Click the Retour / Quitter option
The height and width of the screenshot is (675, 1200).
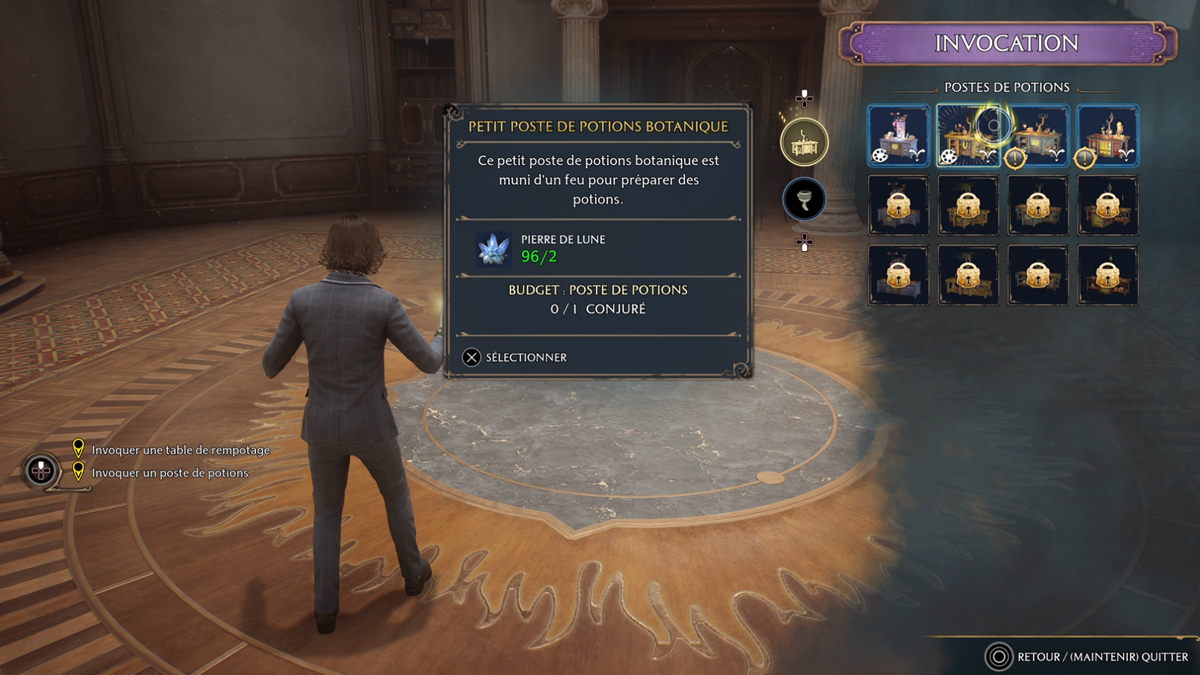[x=1088, y=657]
